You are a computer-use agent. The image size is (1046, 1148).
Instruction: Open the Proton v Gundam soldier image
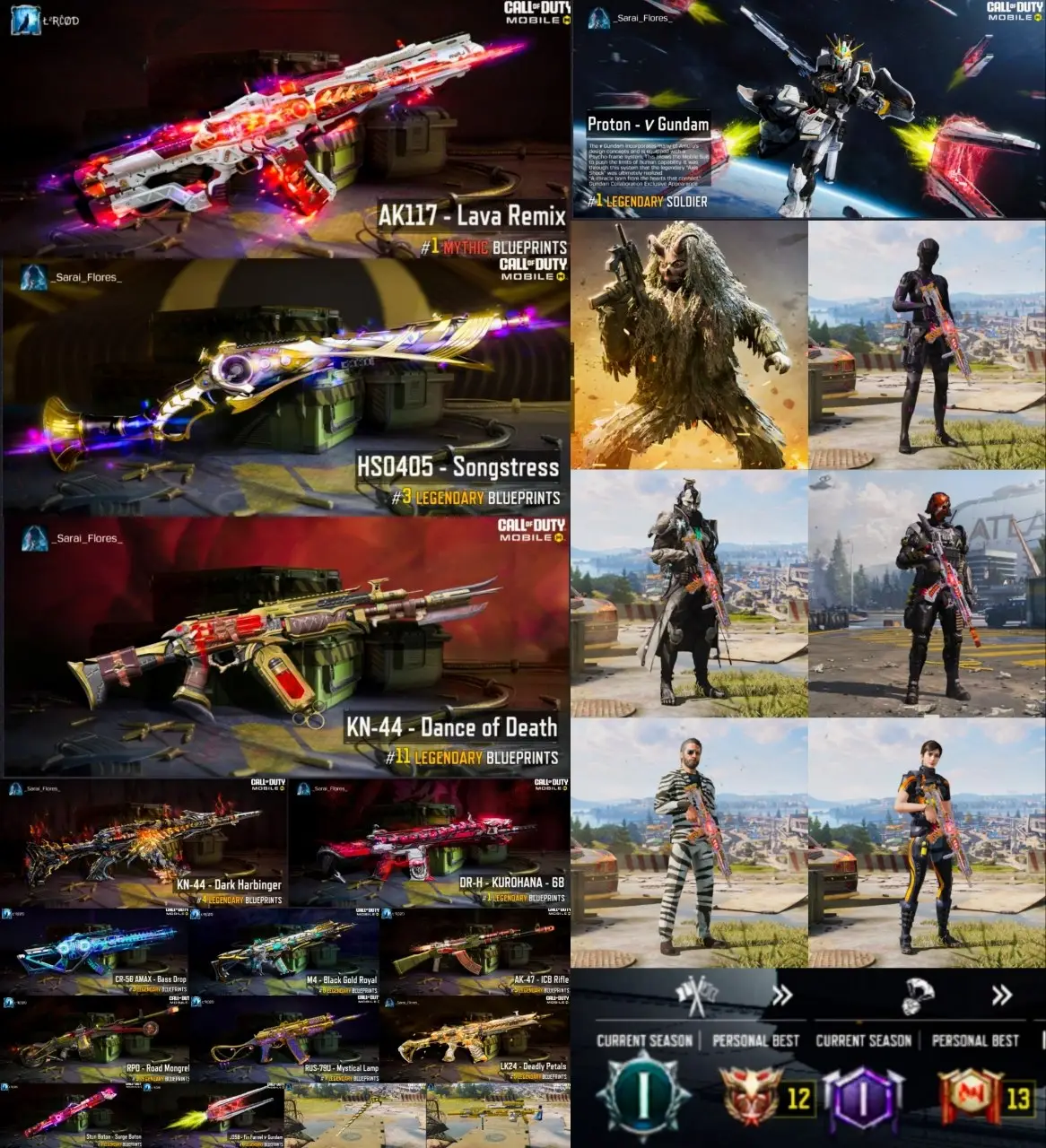(807, 109)
